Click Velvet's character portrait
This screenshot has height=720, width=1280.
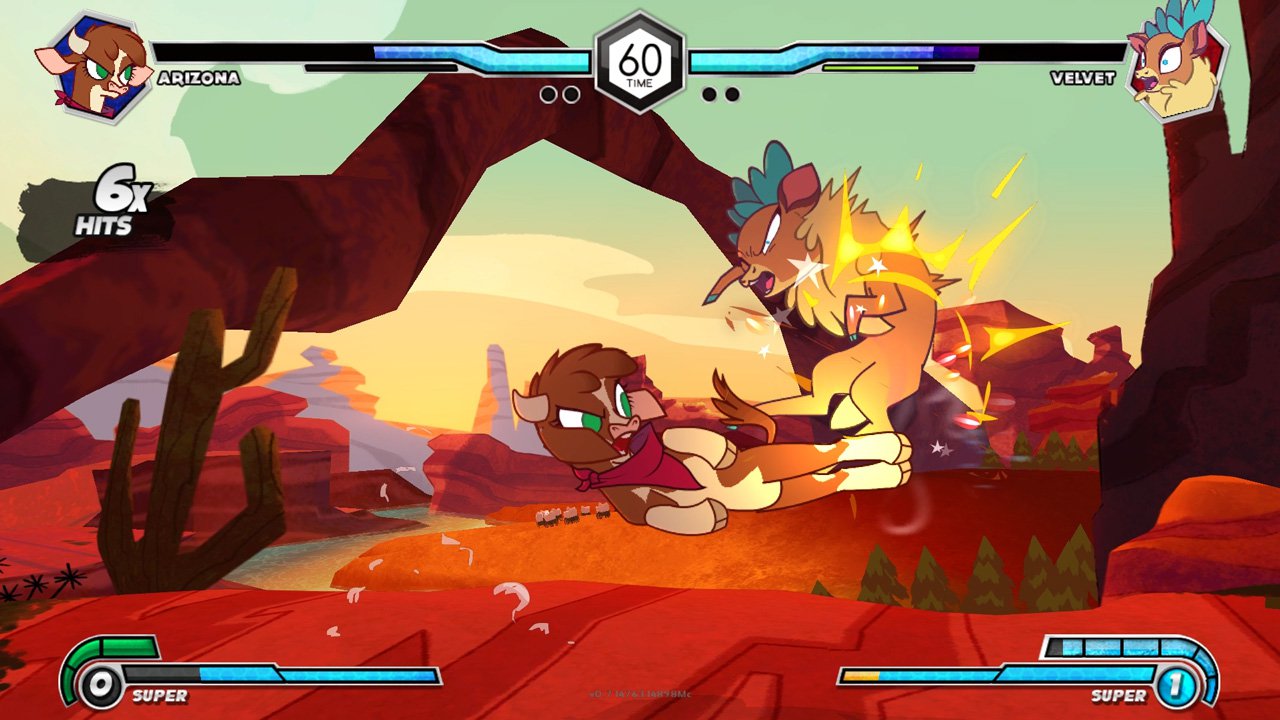coord(1175,67)
